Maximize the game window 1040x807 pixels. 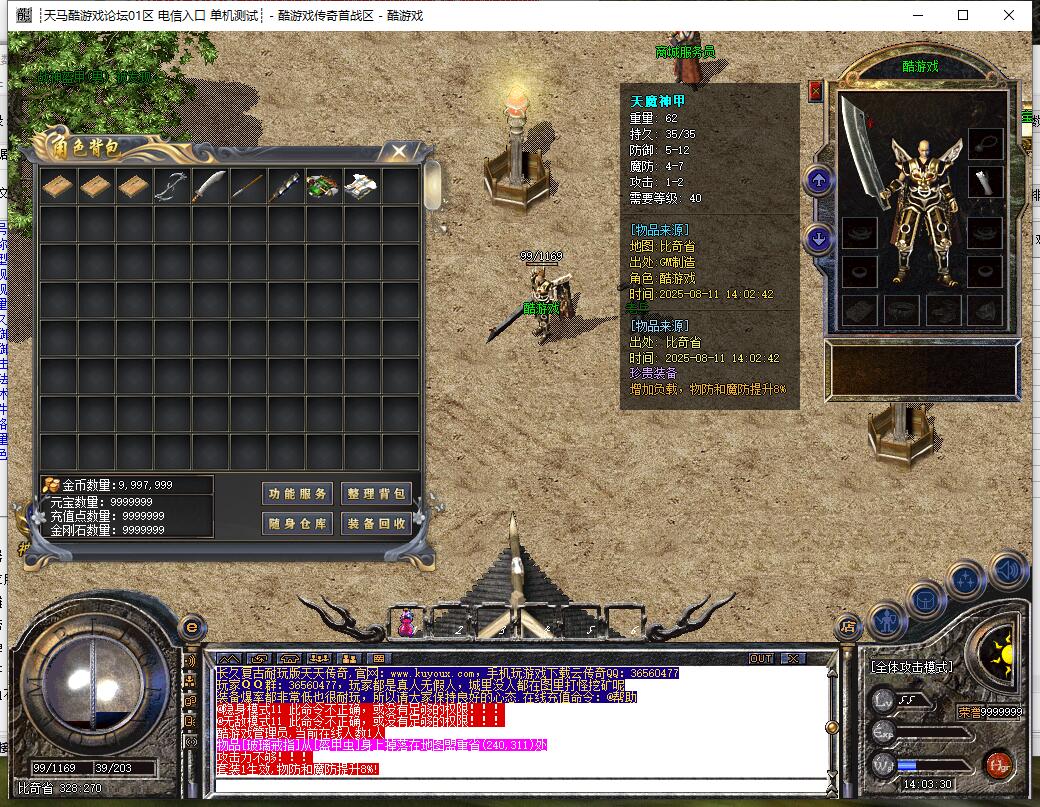click(963, 15)
